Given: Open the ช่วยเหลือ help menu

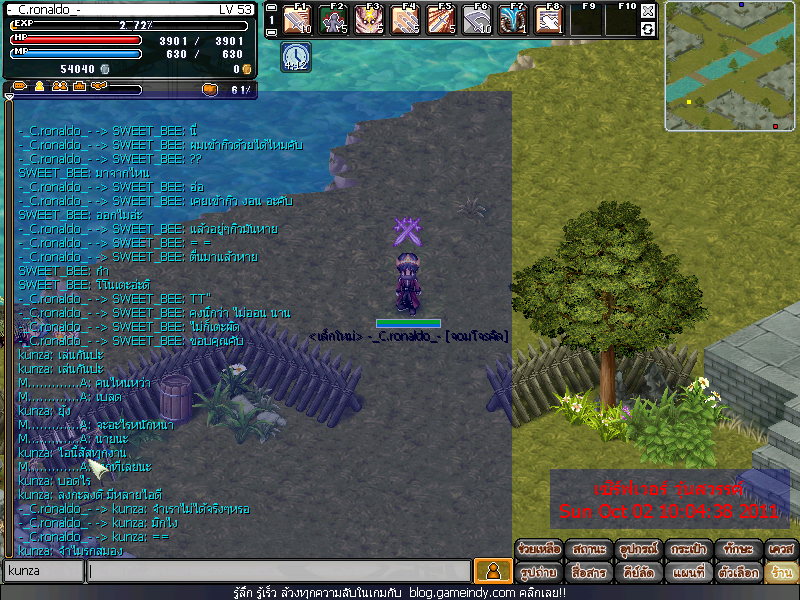Looking at the screenshot, I should pos(539,549).
